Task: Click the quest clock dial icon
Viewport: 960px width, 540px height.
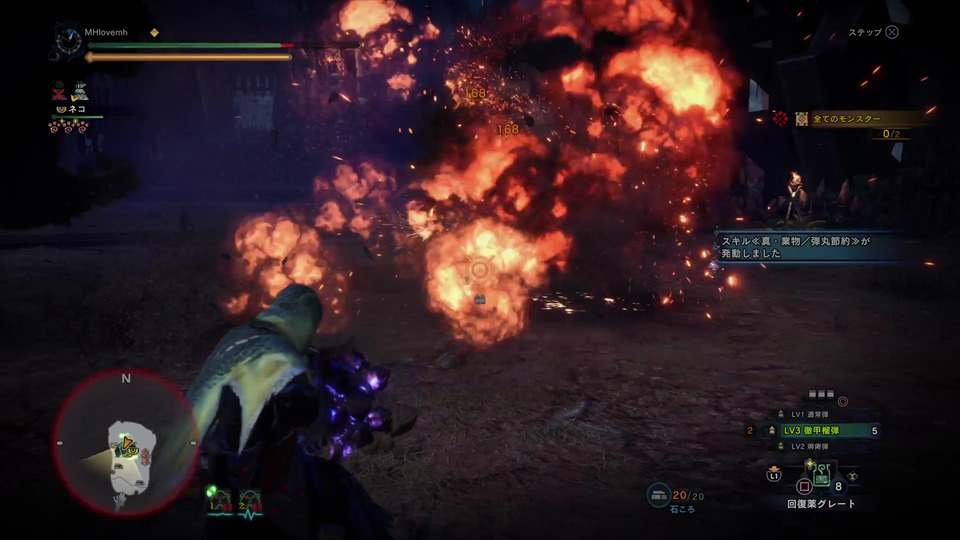Action: (69, 41)
